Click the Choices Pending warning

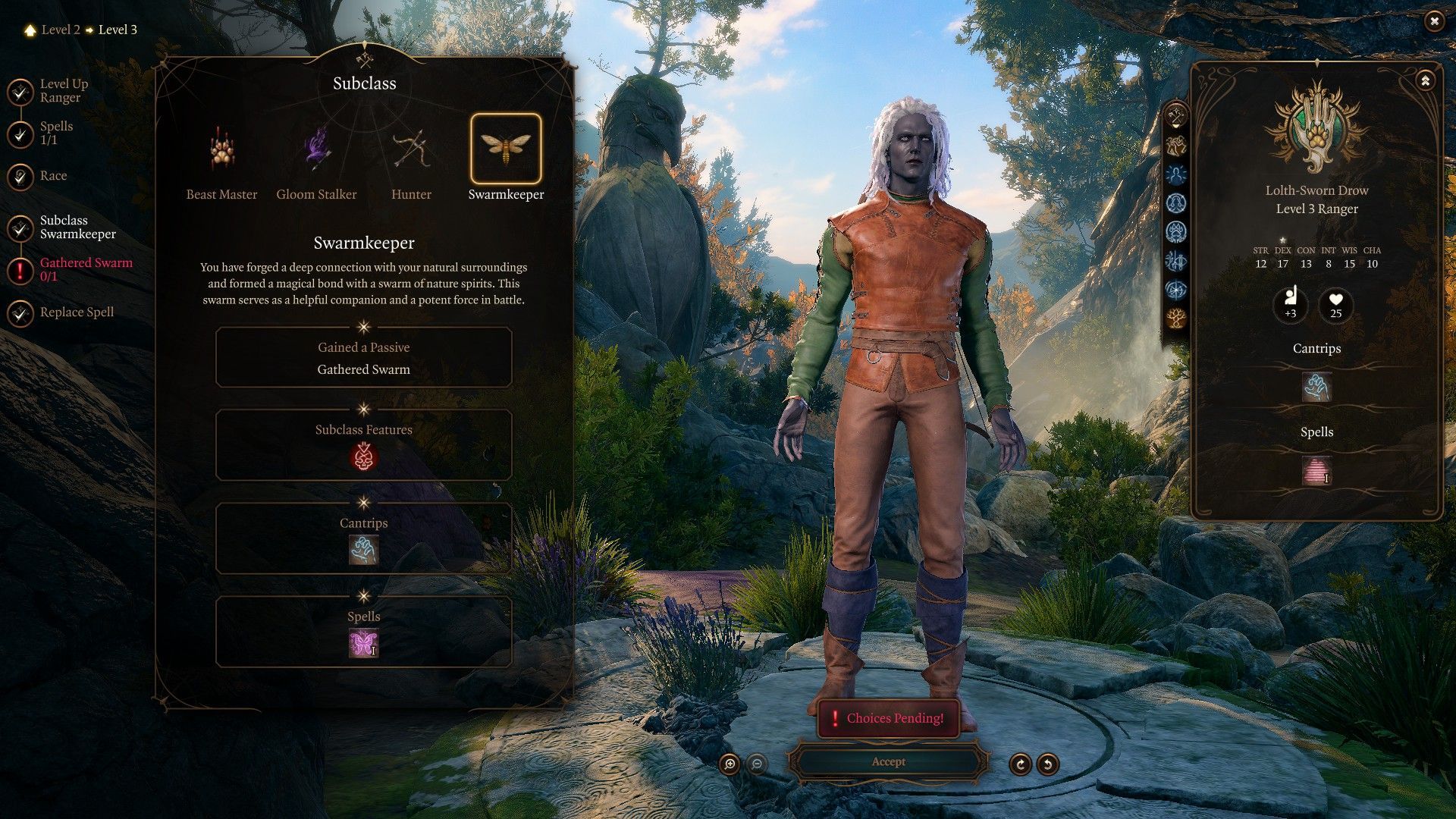pos(888,718)
